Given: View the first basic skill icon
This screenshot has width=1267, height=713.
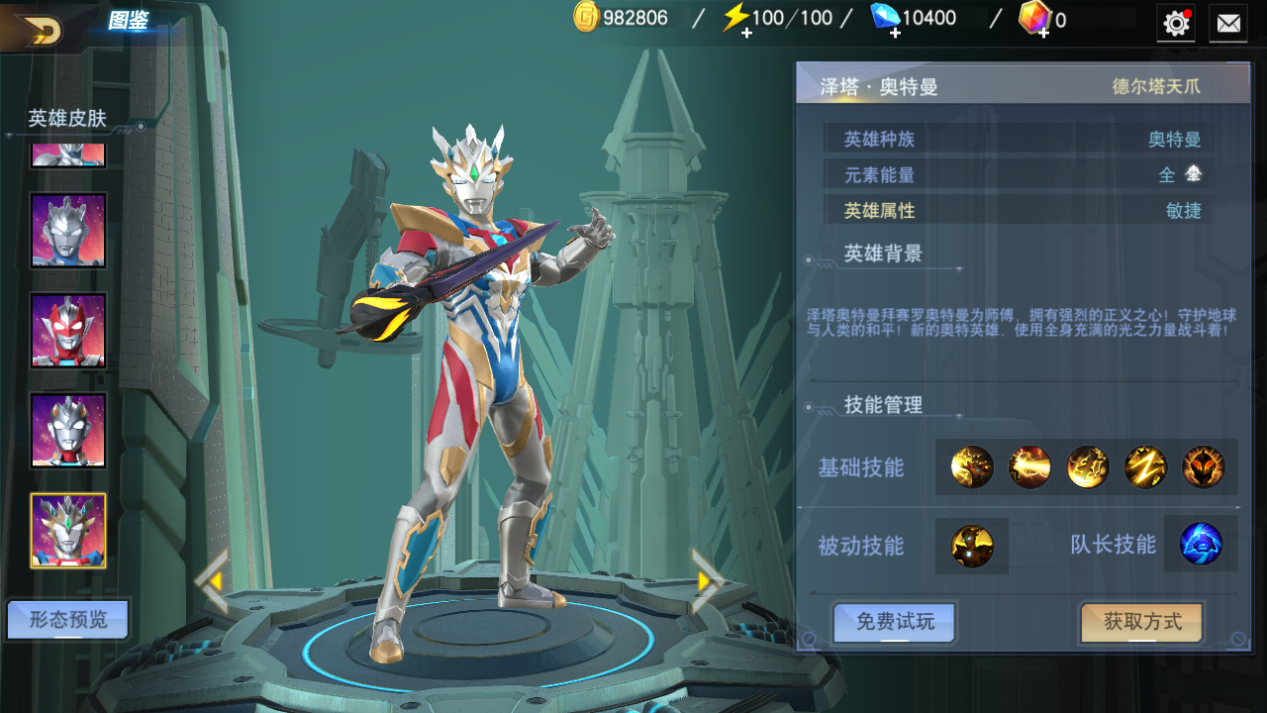Looking at the screenshot, I should tap(972, 467).
